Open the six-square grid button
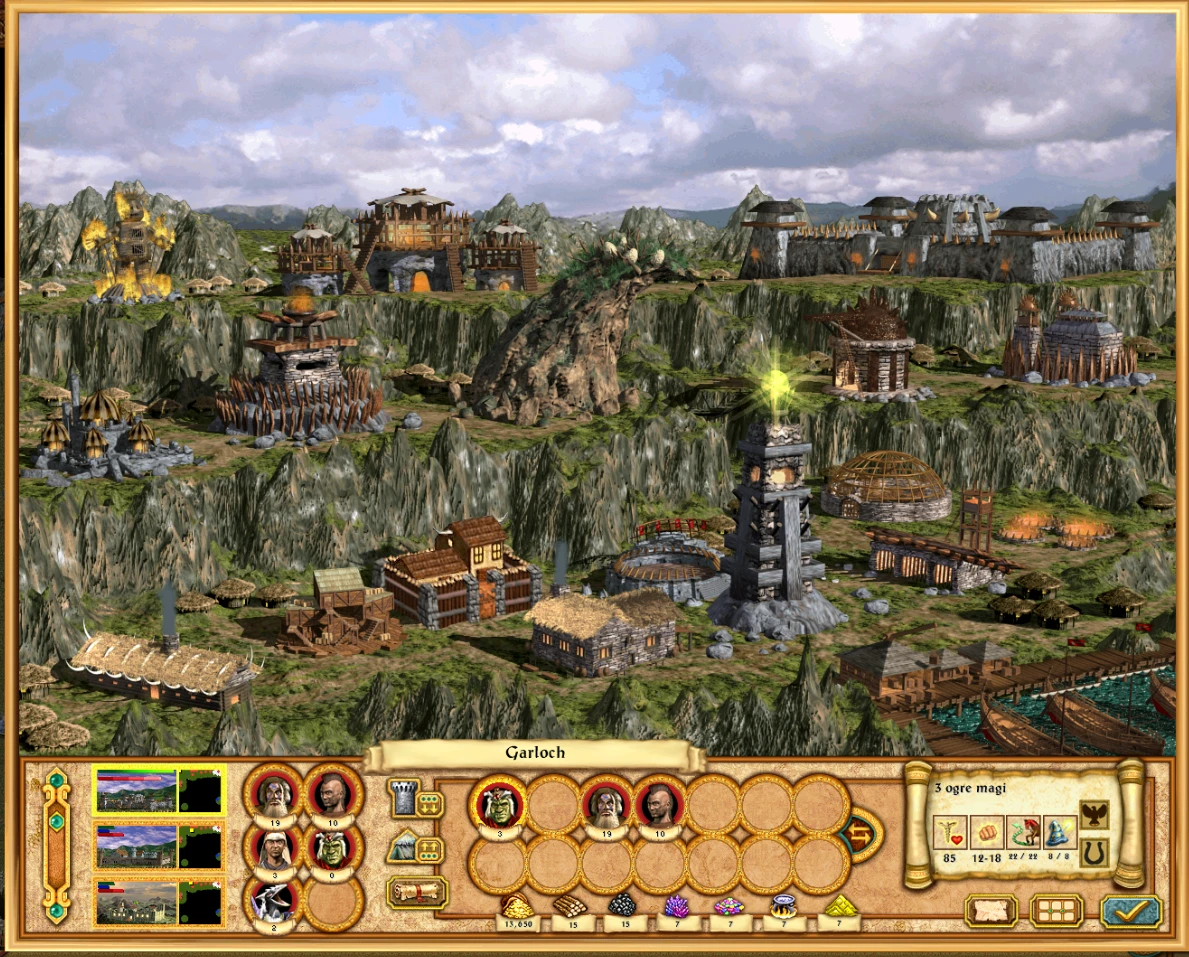The width and height of the screenshot is (1189, 957). 1056,911
